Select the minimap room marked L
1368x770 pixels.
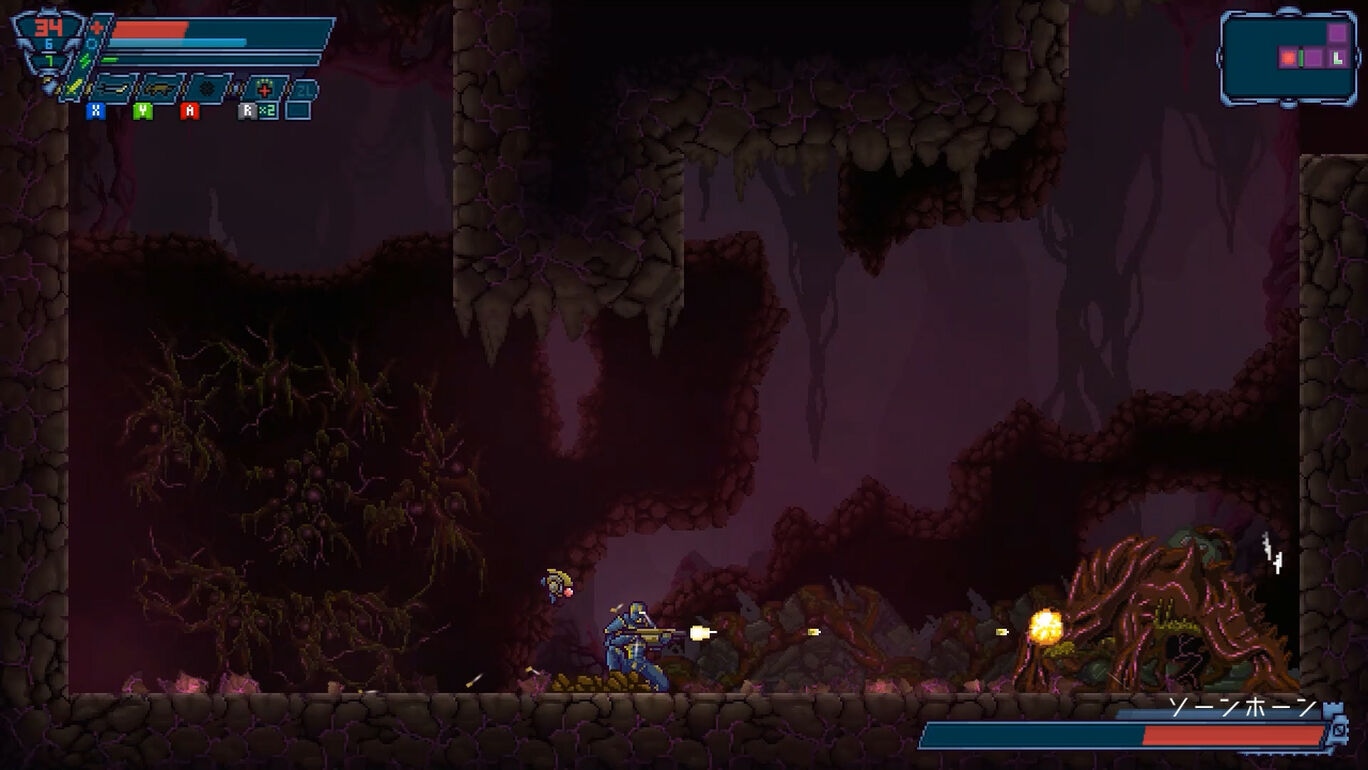(1338, 58)
